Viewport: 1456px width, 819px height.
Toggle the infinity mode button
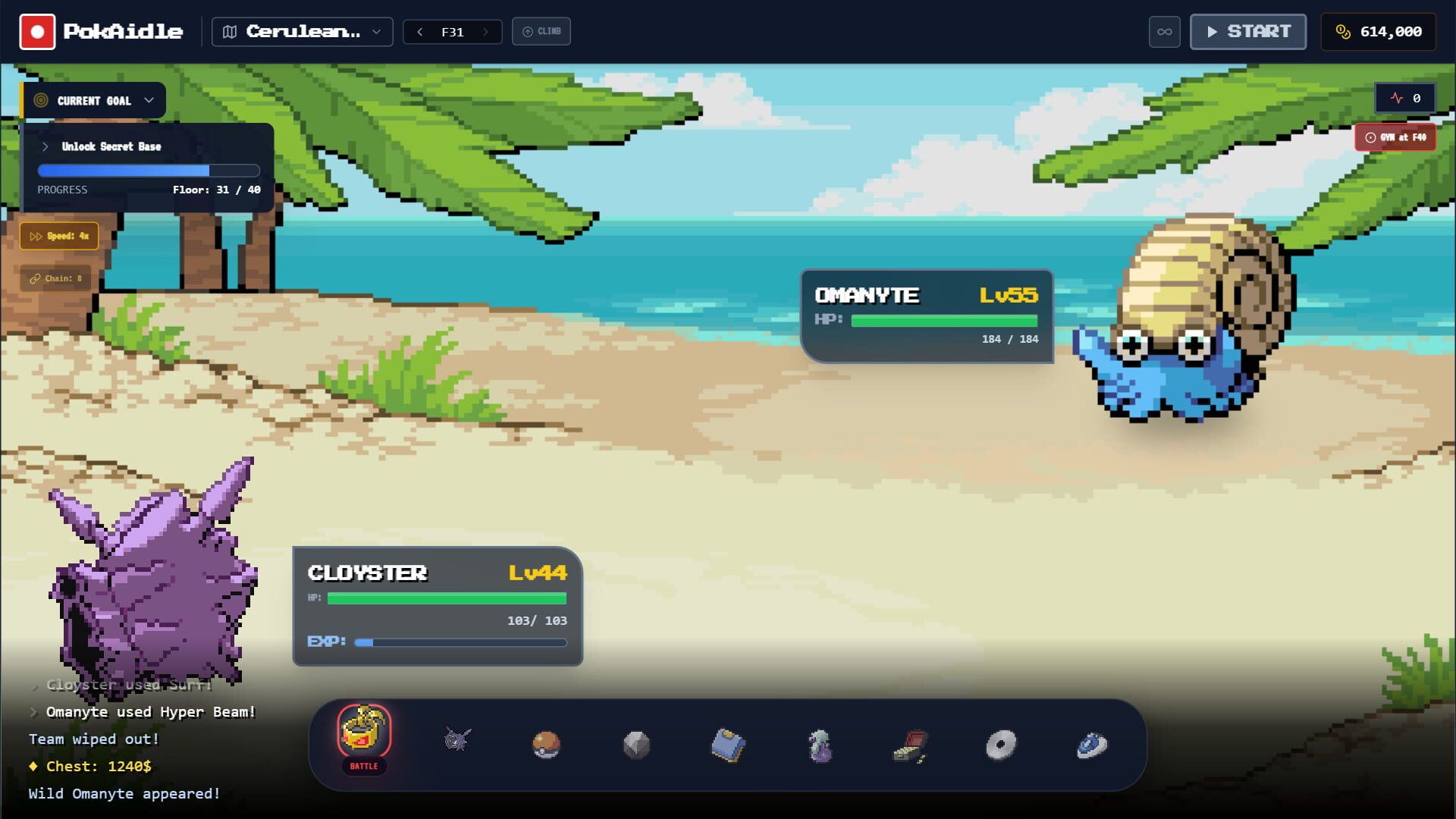[1164, 32]
